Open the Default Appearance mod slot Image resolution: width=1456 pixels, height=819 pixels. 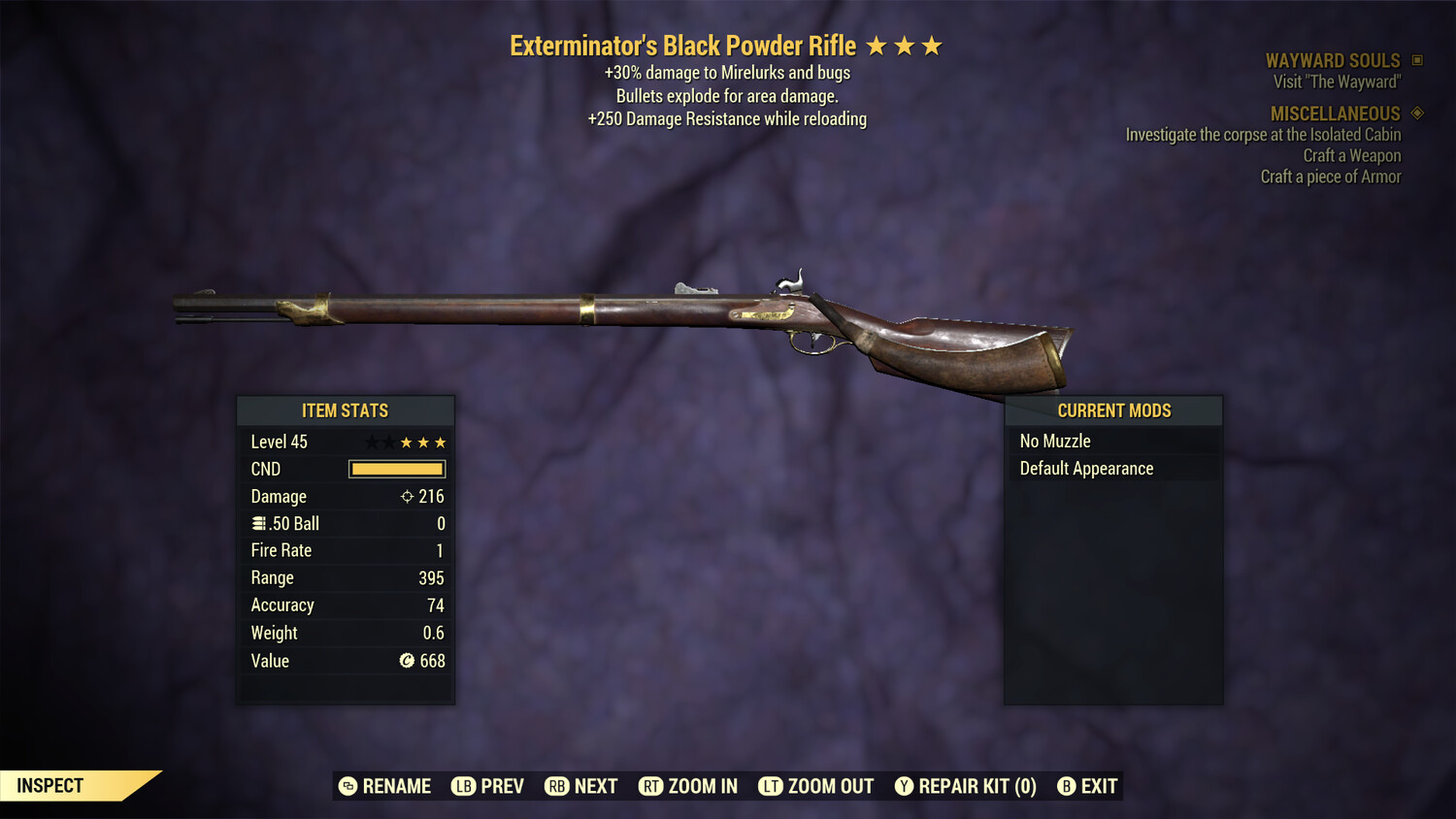(1085, 468)
